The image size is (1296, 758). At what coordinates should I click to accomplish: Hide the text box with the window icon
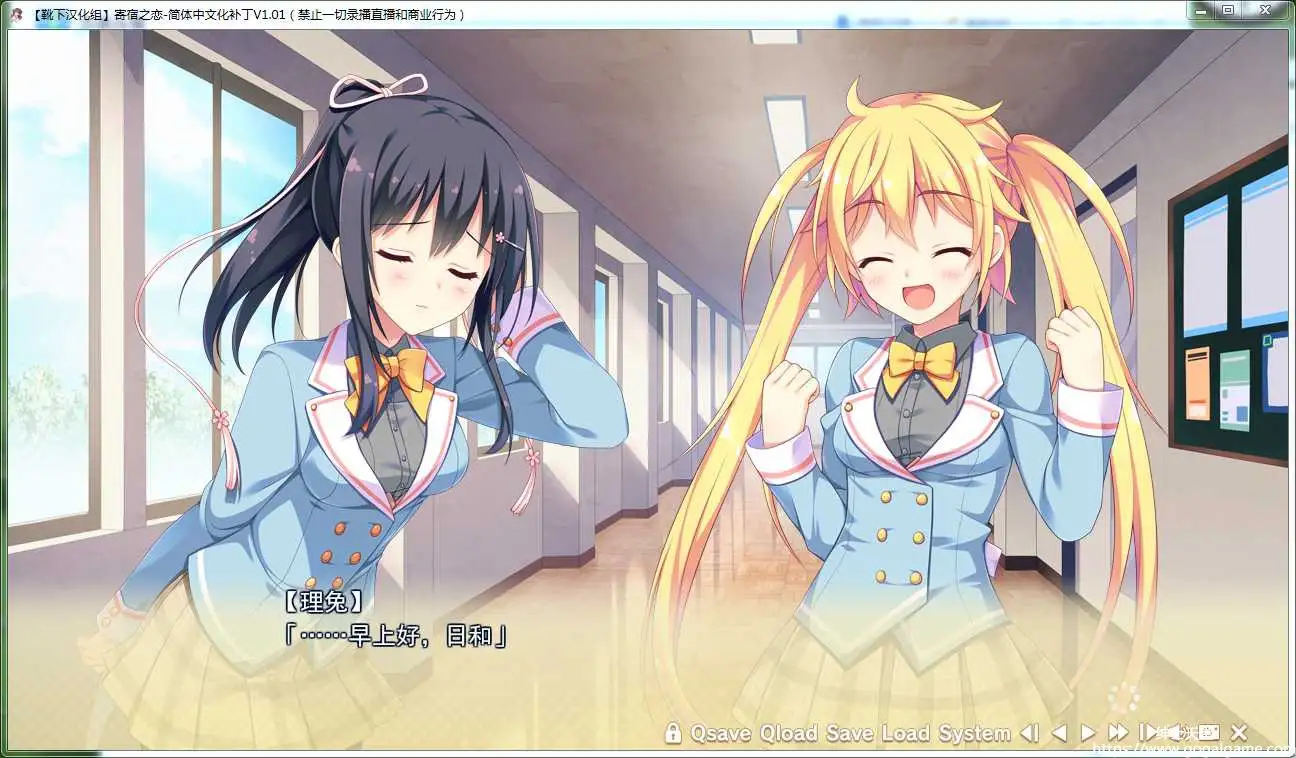[x=1208, y=732]
